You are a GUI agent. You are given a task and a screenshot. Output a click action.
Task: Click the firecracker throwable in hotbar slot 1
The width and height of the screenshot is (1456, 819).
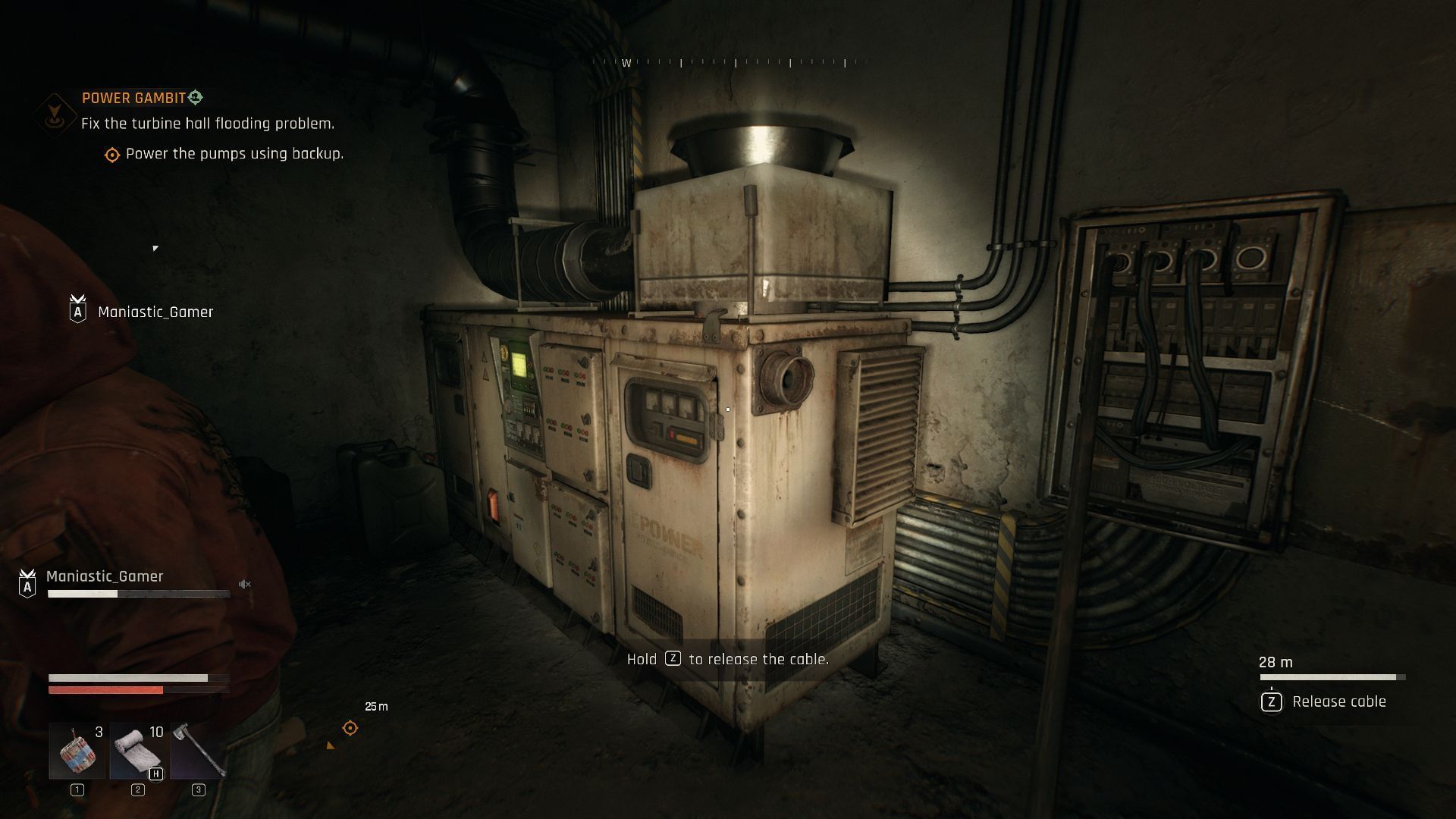point(76,748)
